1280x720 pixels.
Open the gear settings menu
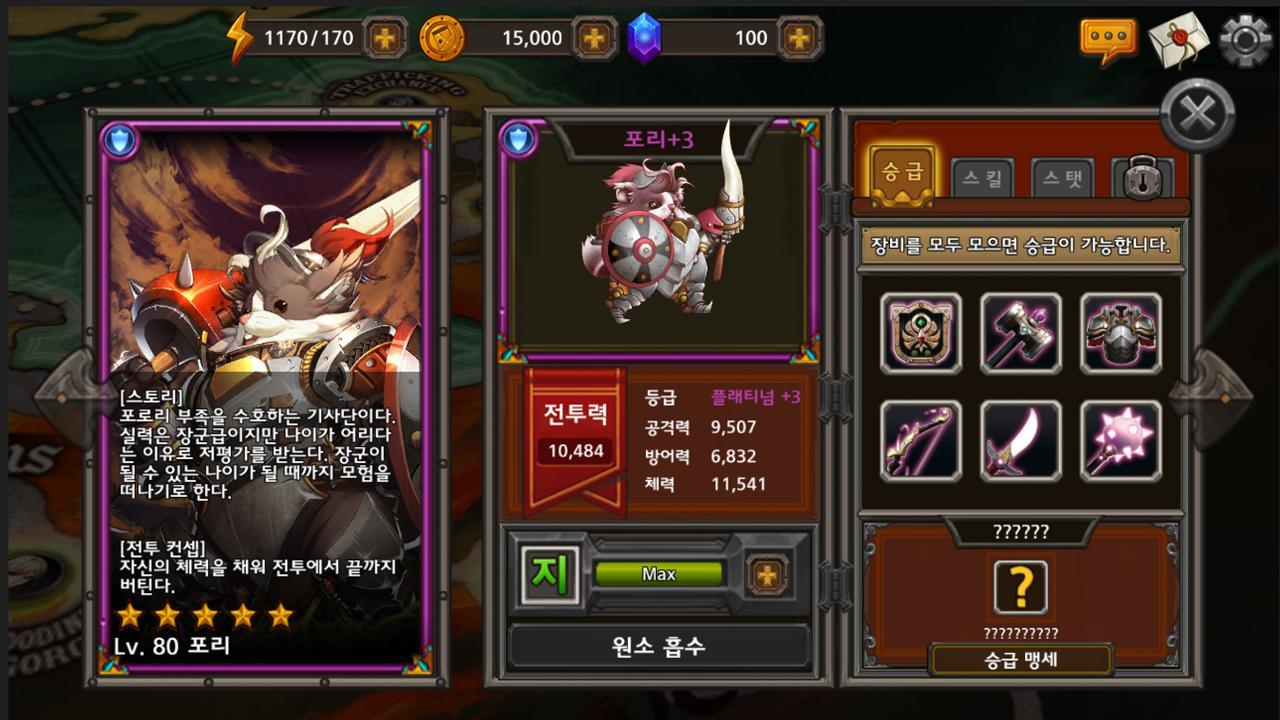pos(1246,40)
